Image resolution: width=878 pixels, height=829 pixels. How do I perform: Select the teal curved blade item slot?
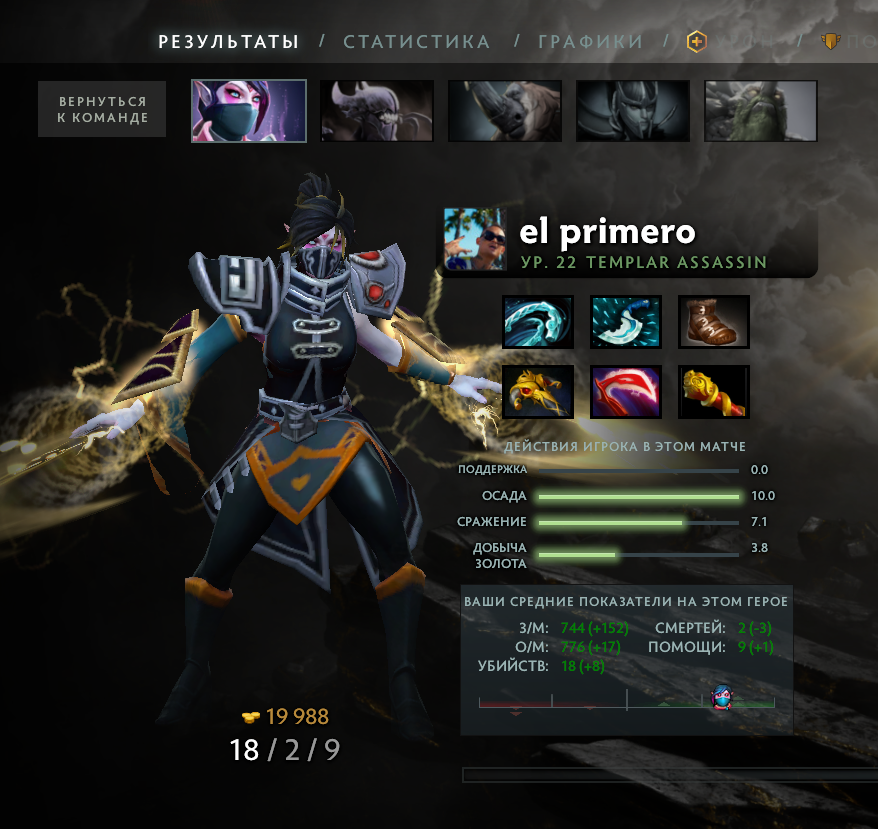538,322
